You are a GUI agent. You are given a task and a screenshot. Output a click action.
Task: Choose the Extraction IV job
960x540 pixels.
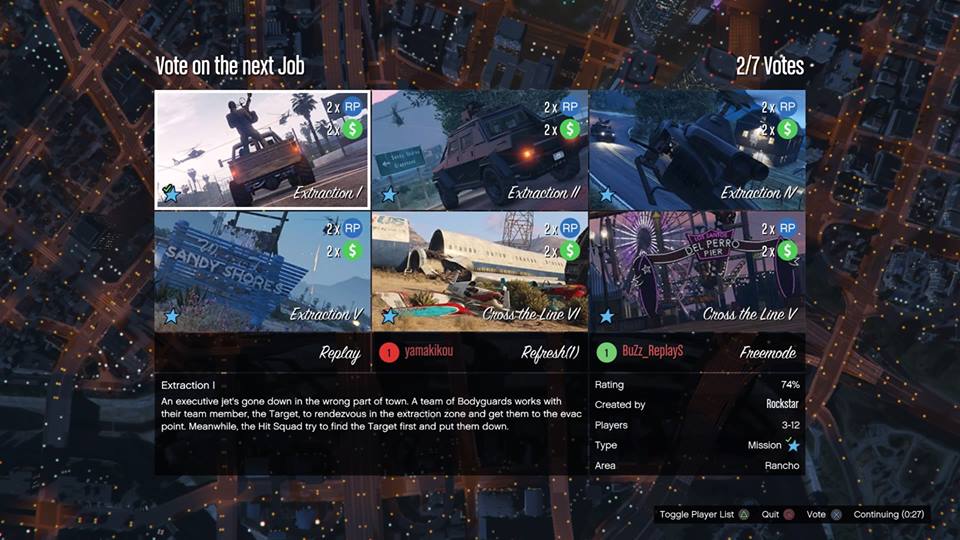[x=696, y=150]
